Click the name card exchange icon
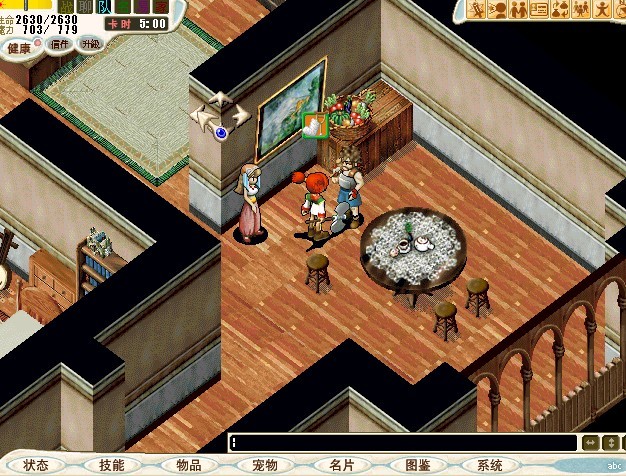This screenshot has height=476, width=626. click(x=540, y=10)
